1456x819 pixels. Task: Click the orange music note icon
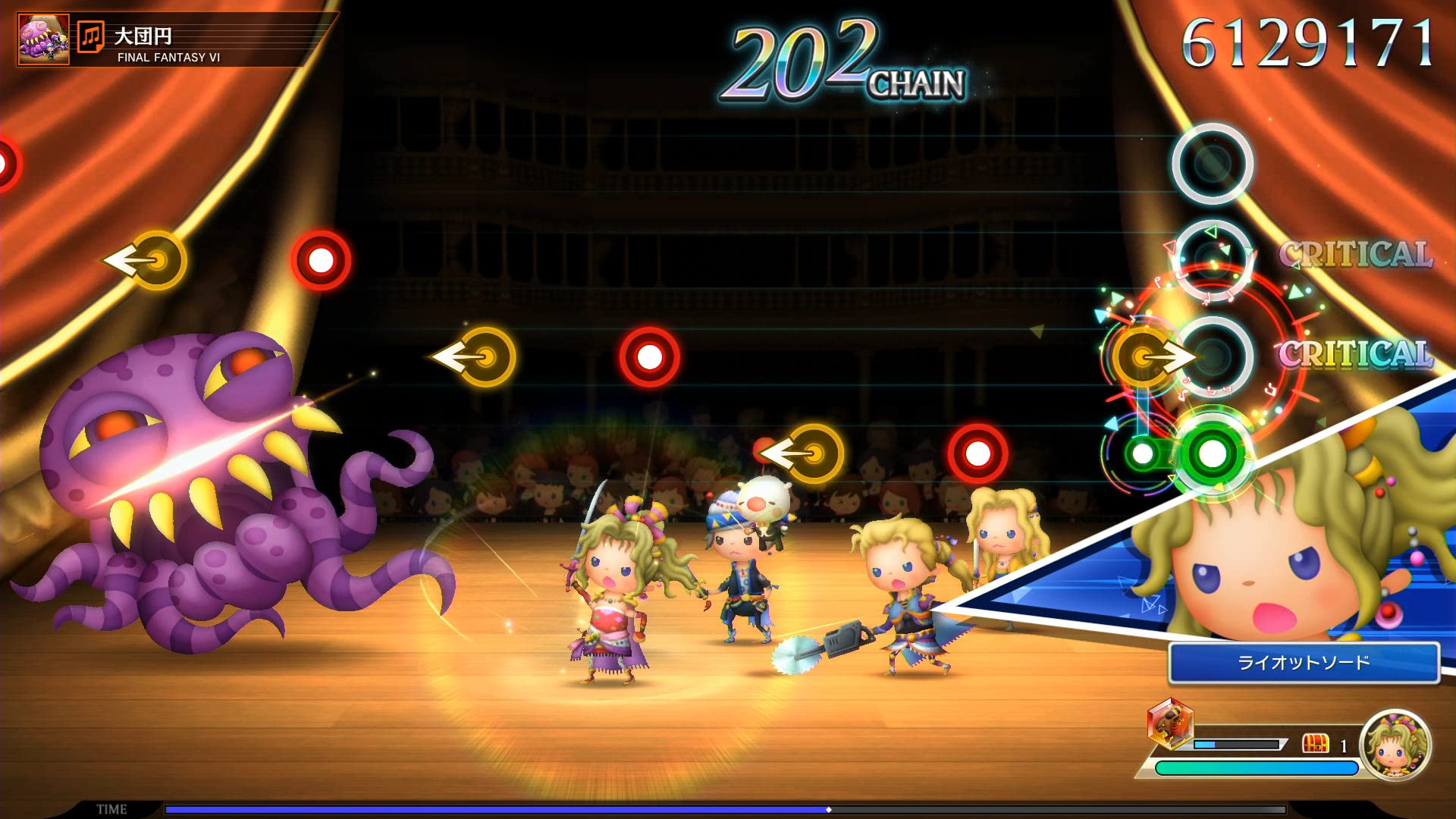point(91,36)
